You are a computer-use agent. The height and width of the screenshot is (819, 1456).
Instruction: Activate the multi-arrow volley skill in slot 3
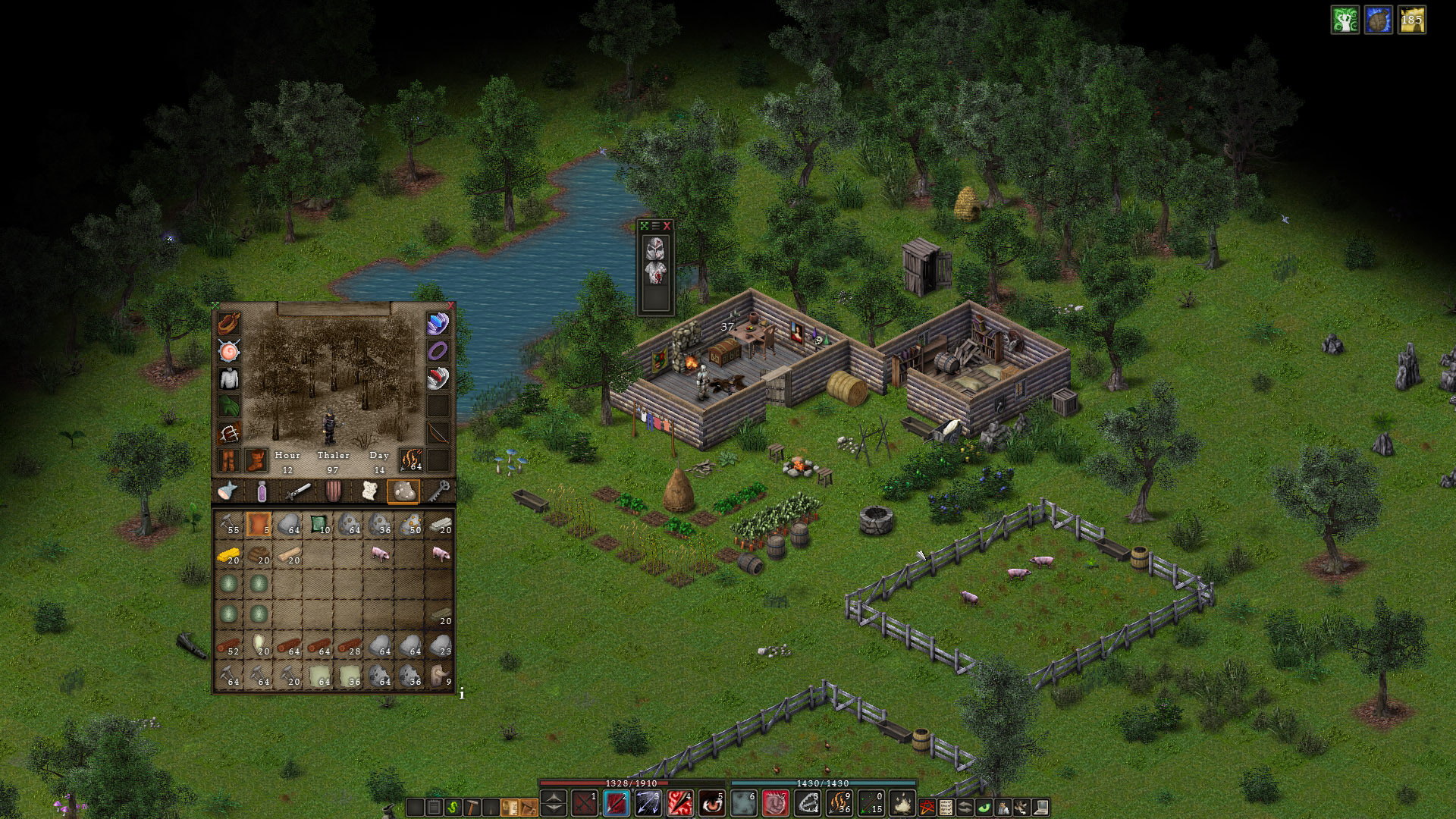(648, 802)
